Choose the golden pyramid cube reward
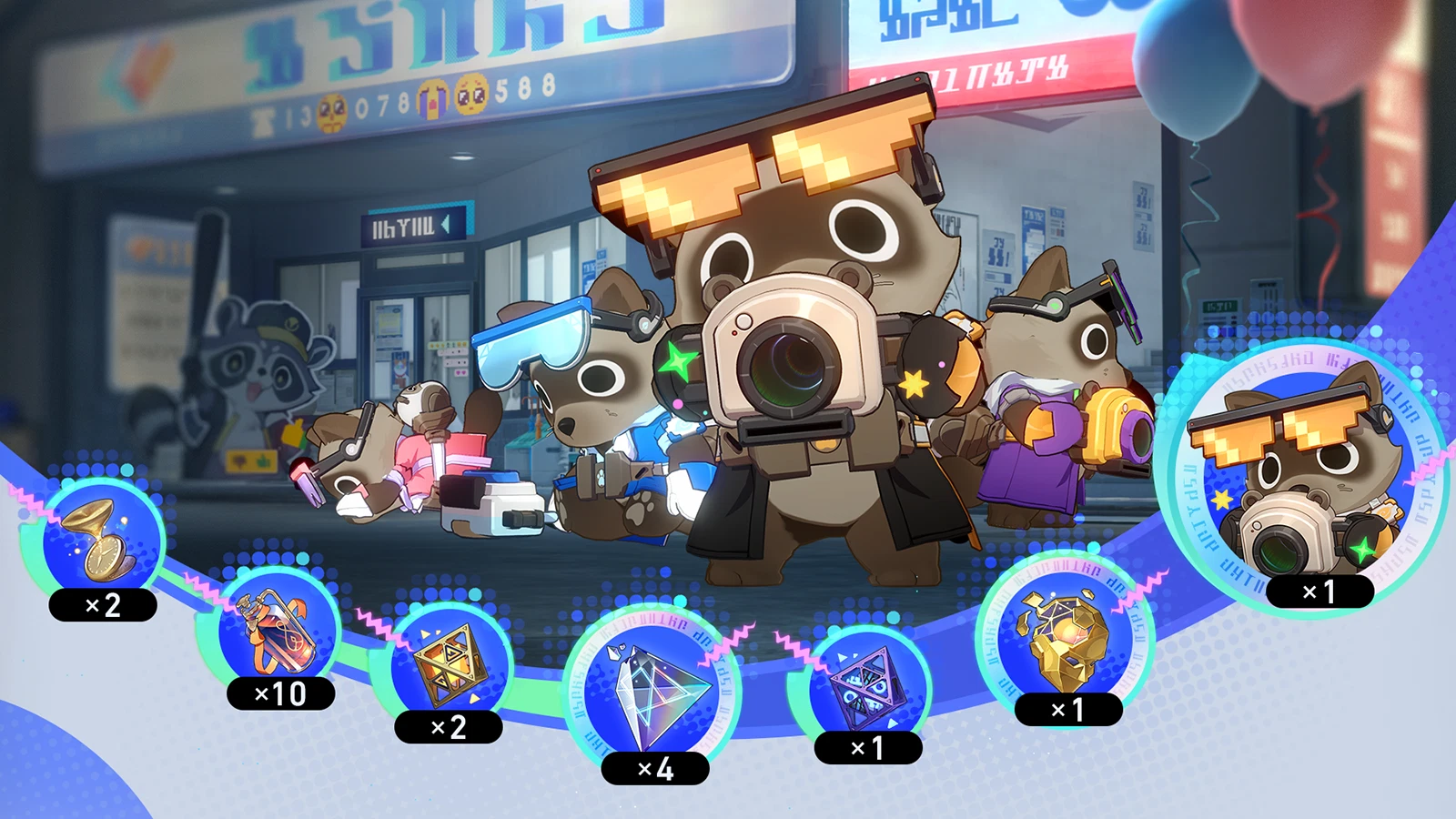1456x819 pixels. (x=446, y=665)
